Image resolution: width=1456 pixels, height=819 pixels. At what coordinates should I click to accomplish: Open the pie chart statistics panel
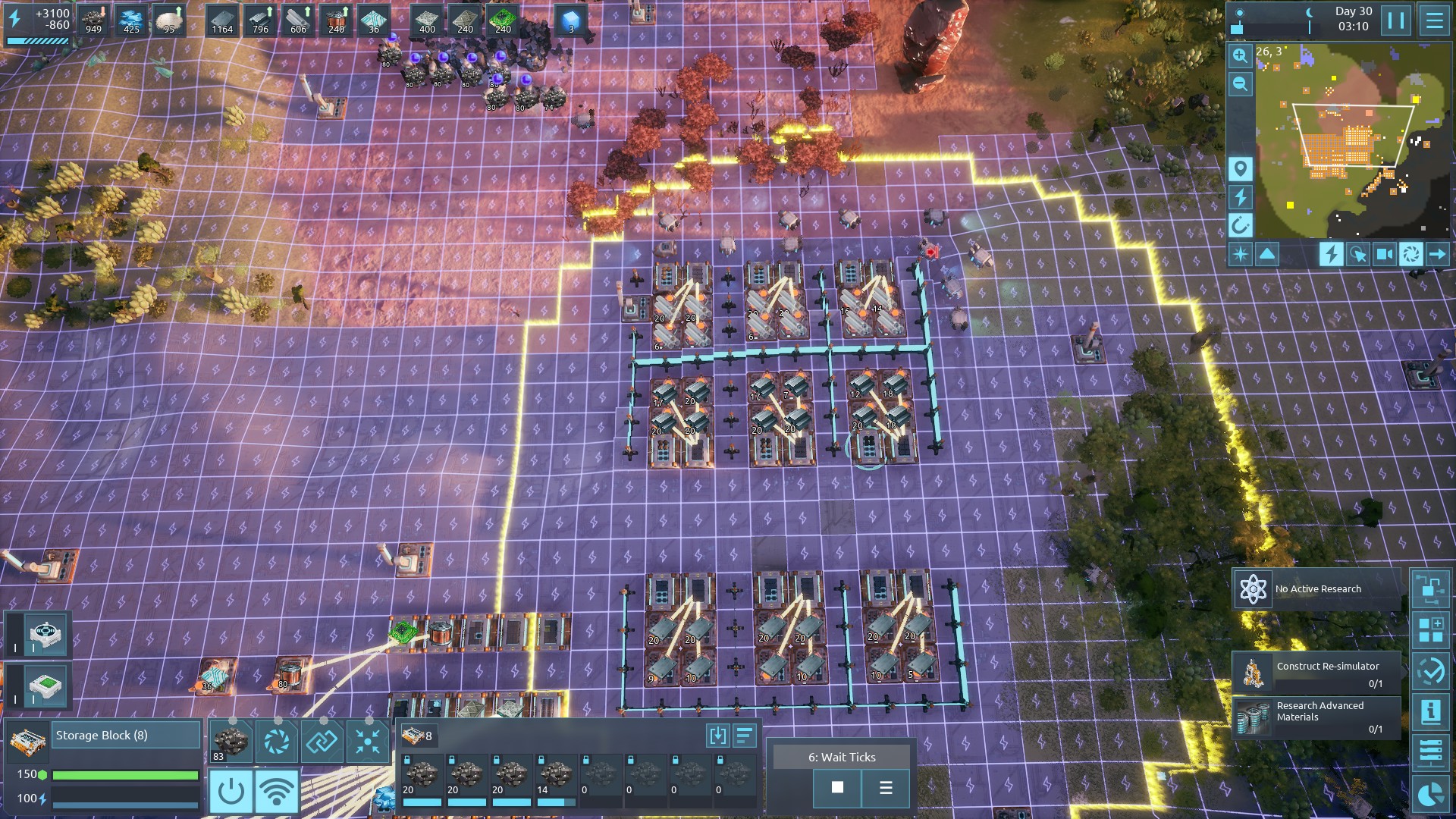point(1430,794)
